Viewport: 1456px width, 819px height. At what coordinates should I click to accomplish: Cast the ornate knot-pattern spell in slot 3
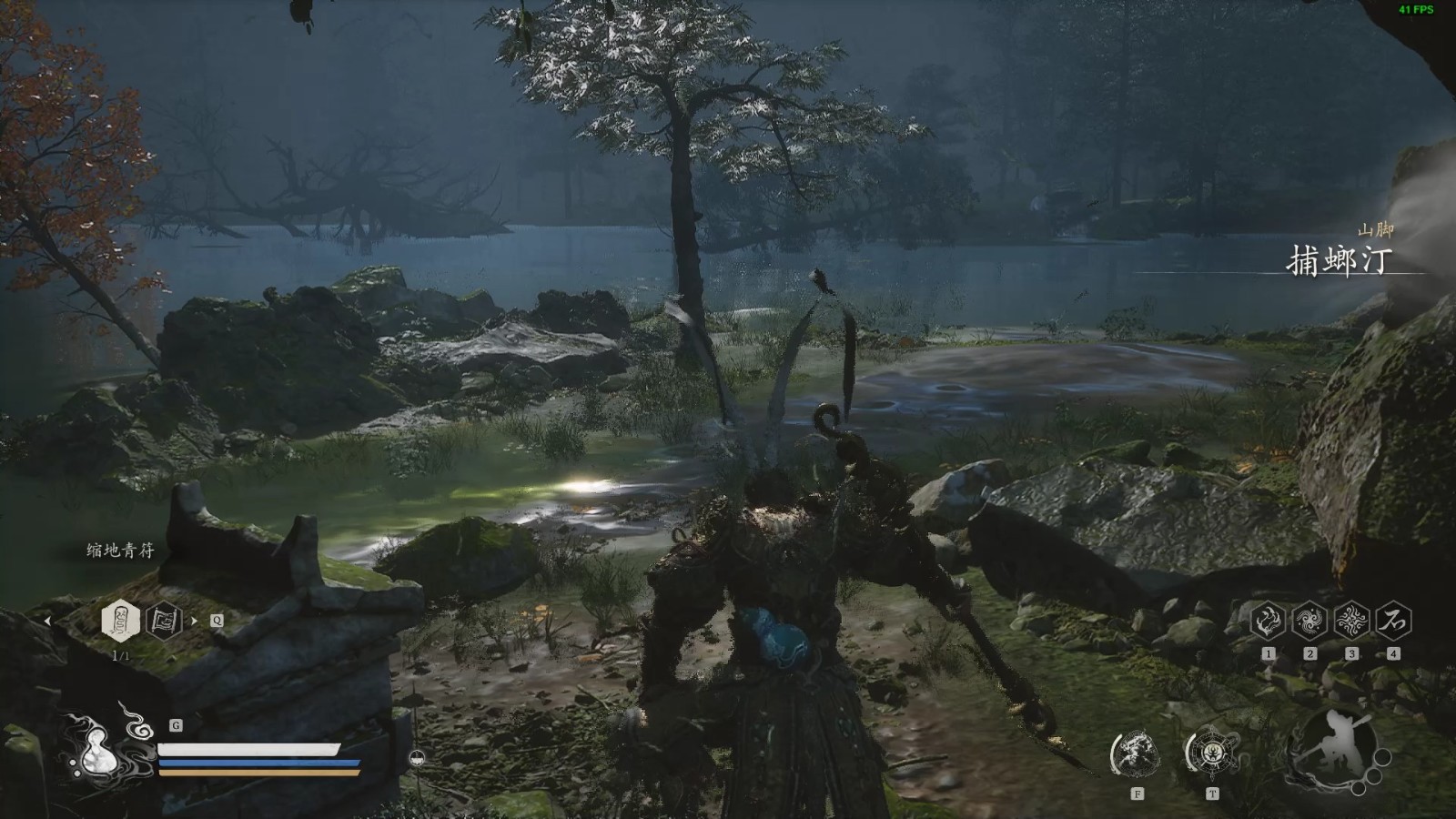1351,622
